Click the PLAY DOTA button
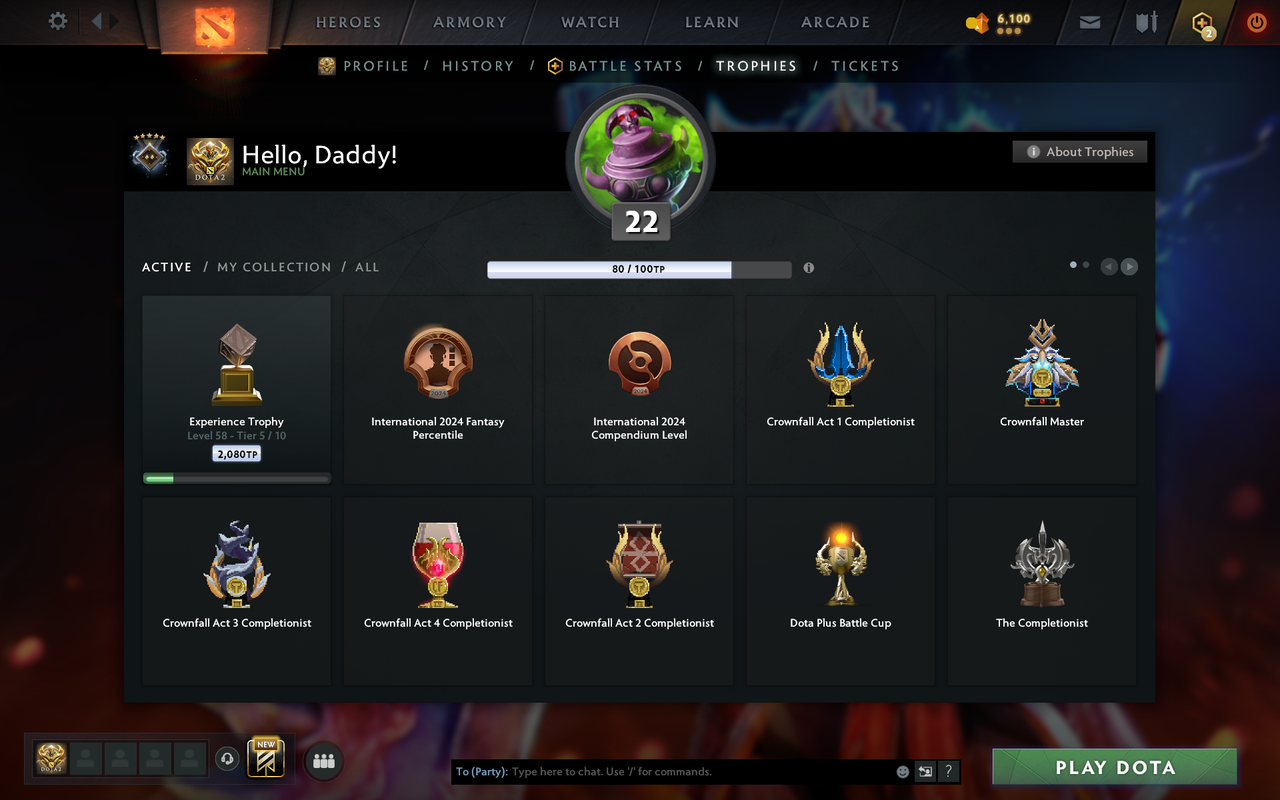Image resolution: width=1280 pixels, height=800 pixels. coord(1113,767)
